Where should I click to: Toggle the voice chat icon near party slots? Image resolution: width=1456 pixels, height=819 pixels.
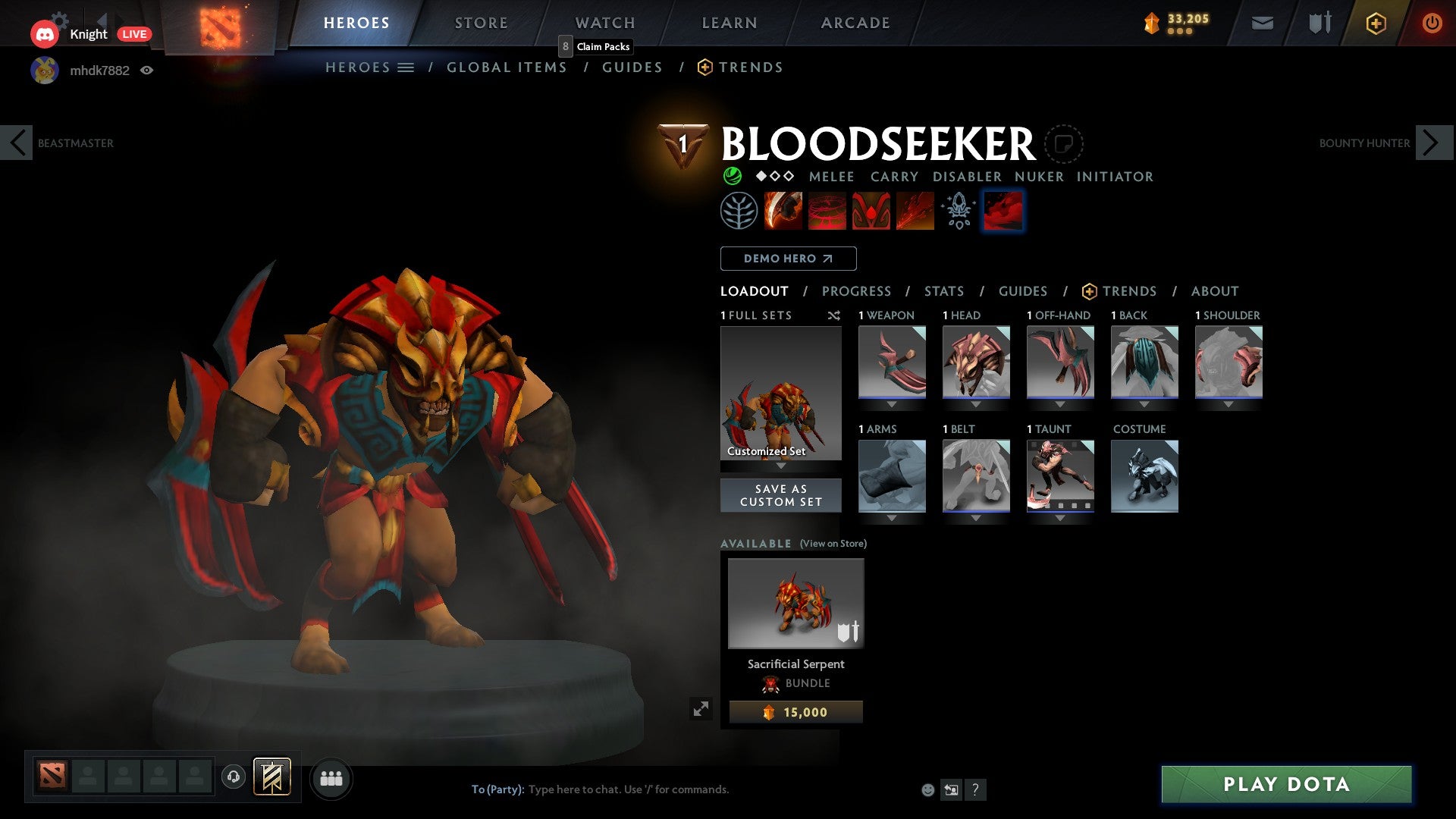point(233,778)
